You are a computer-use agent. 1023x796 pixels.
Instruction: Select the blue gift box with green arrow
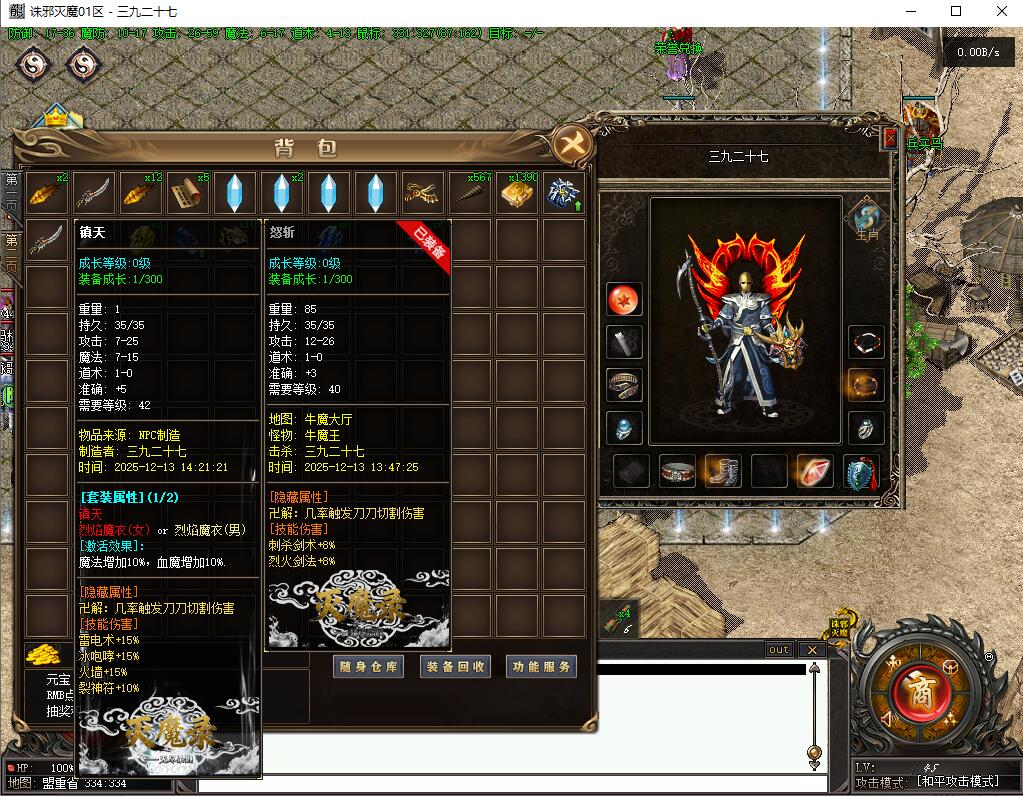point(564,193)
